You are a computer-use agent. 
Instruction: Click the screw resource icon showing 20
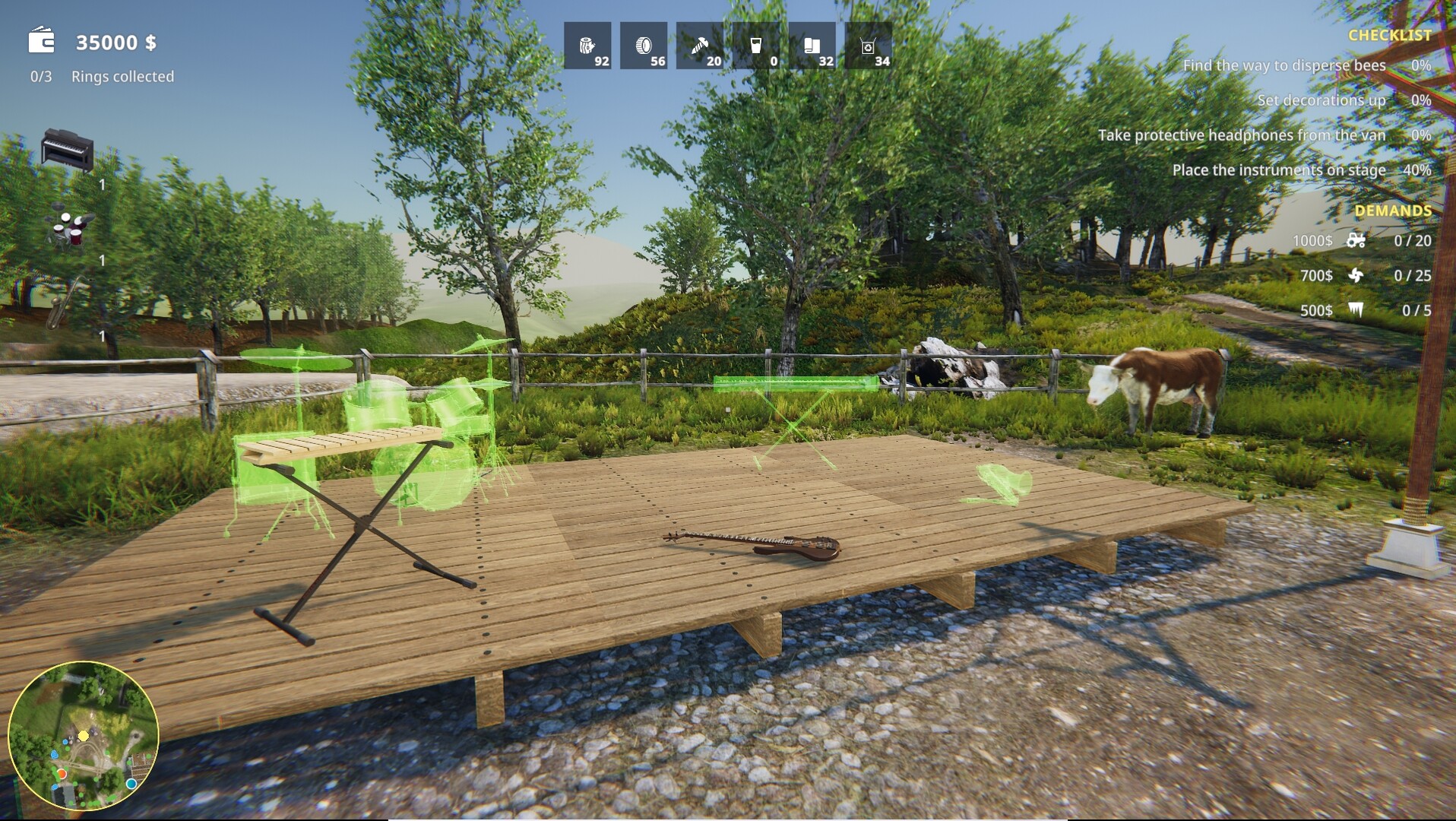(x=699, y=46)
